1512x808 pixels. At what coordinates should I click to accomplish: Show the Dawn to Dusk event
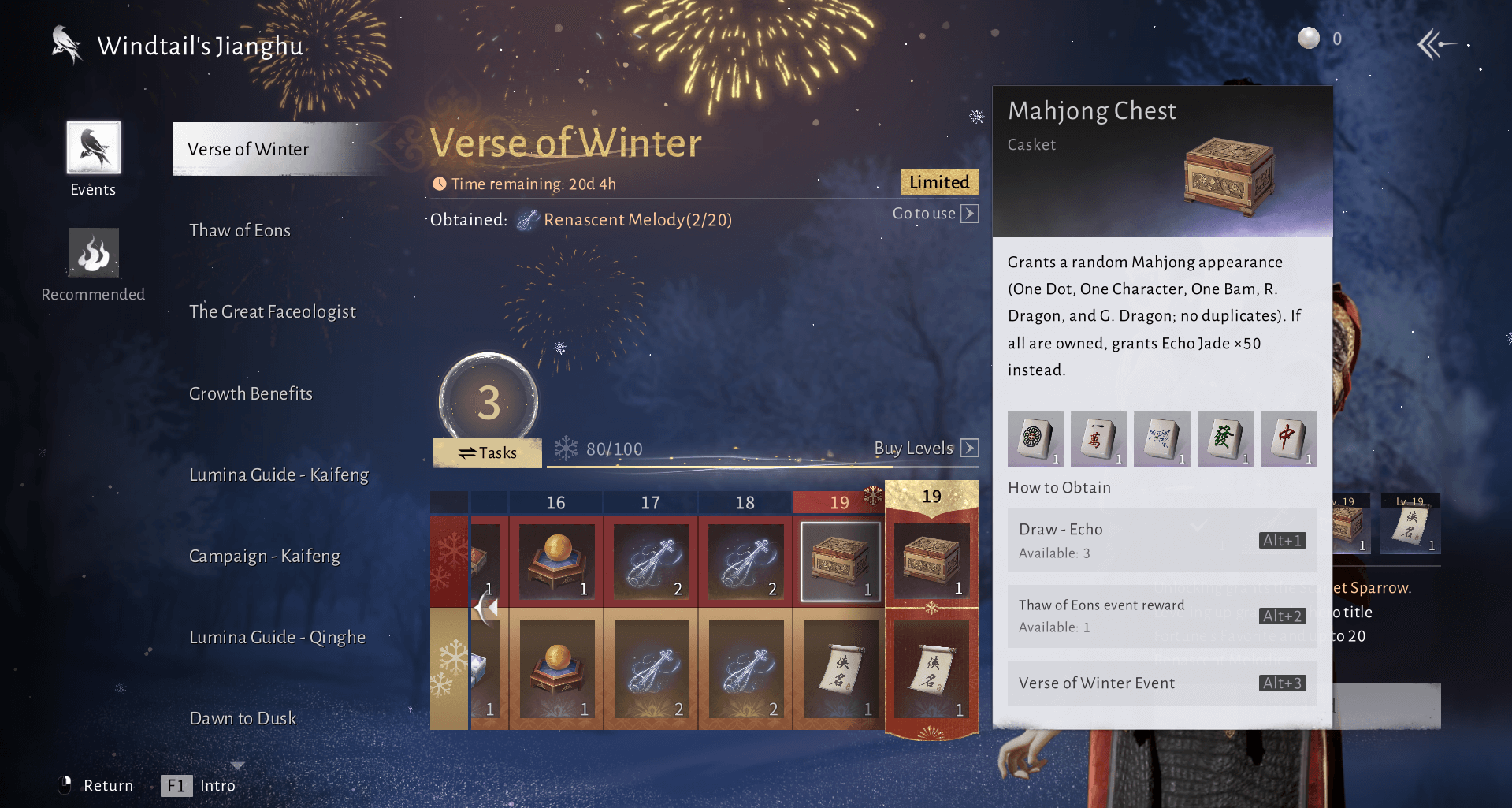(243, 718)
